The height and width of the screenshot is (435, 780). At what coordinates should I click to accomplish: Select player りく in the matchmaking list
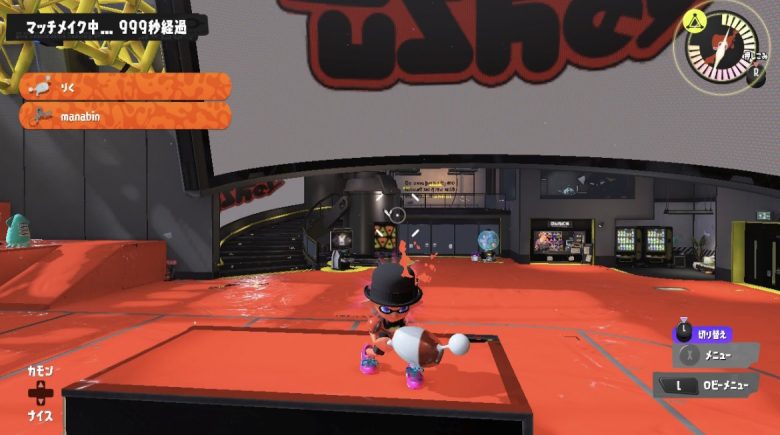coord(125,87)
